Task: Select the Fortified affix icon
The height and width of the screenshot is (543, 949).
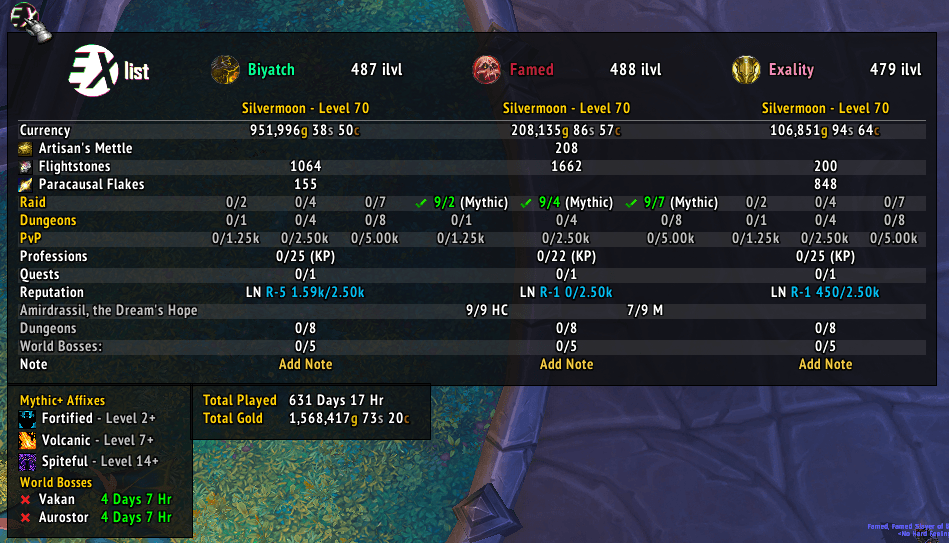Action: (x=27, y=419)
